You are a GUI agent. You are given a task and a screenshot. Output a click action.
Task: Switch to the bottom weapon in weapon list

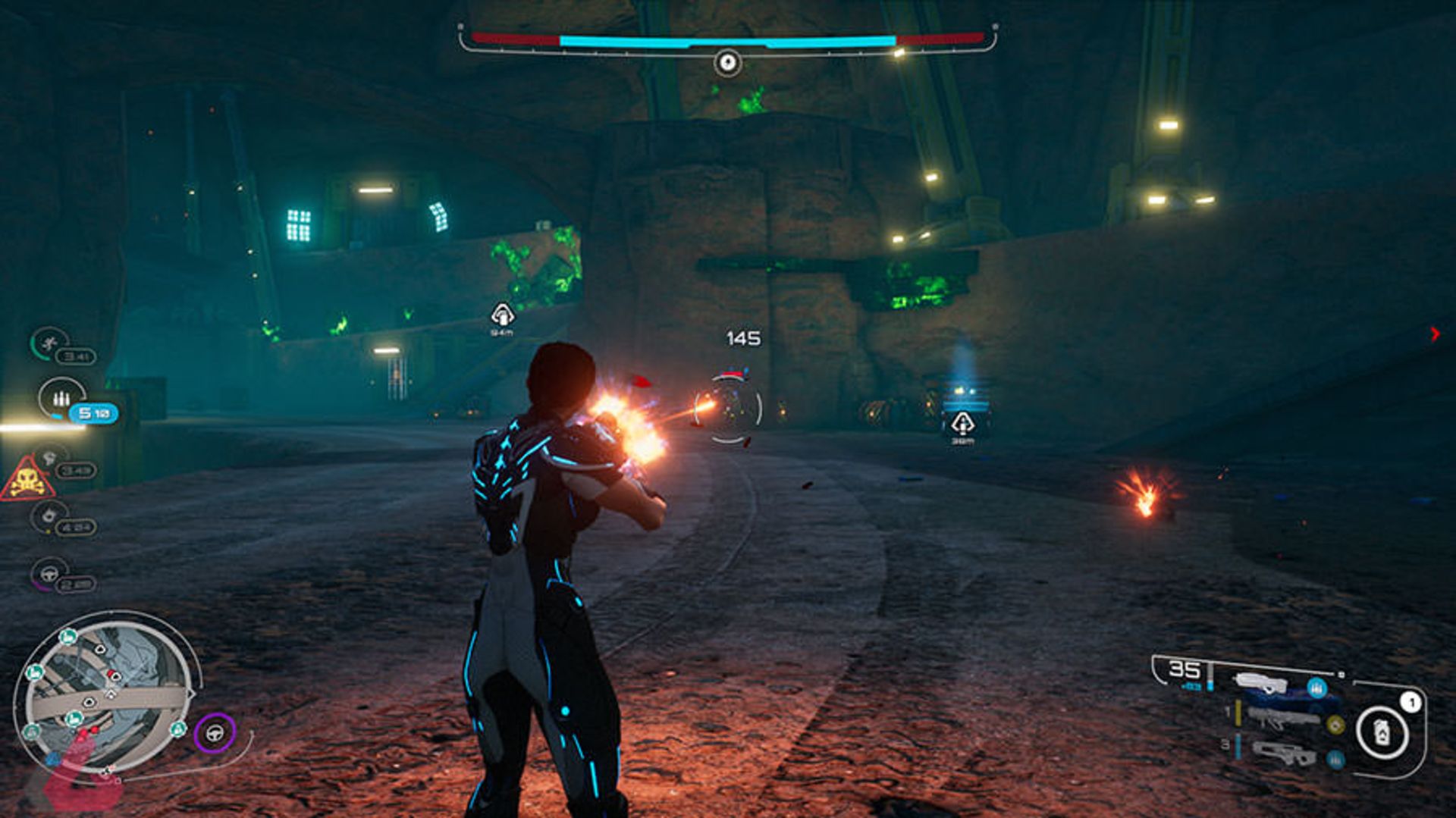pyautogui.click(x=1283, y=752)
